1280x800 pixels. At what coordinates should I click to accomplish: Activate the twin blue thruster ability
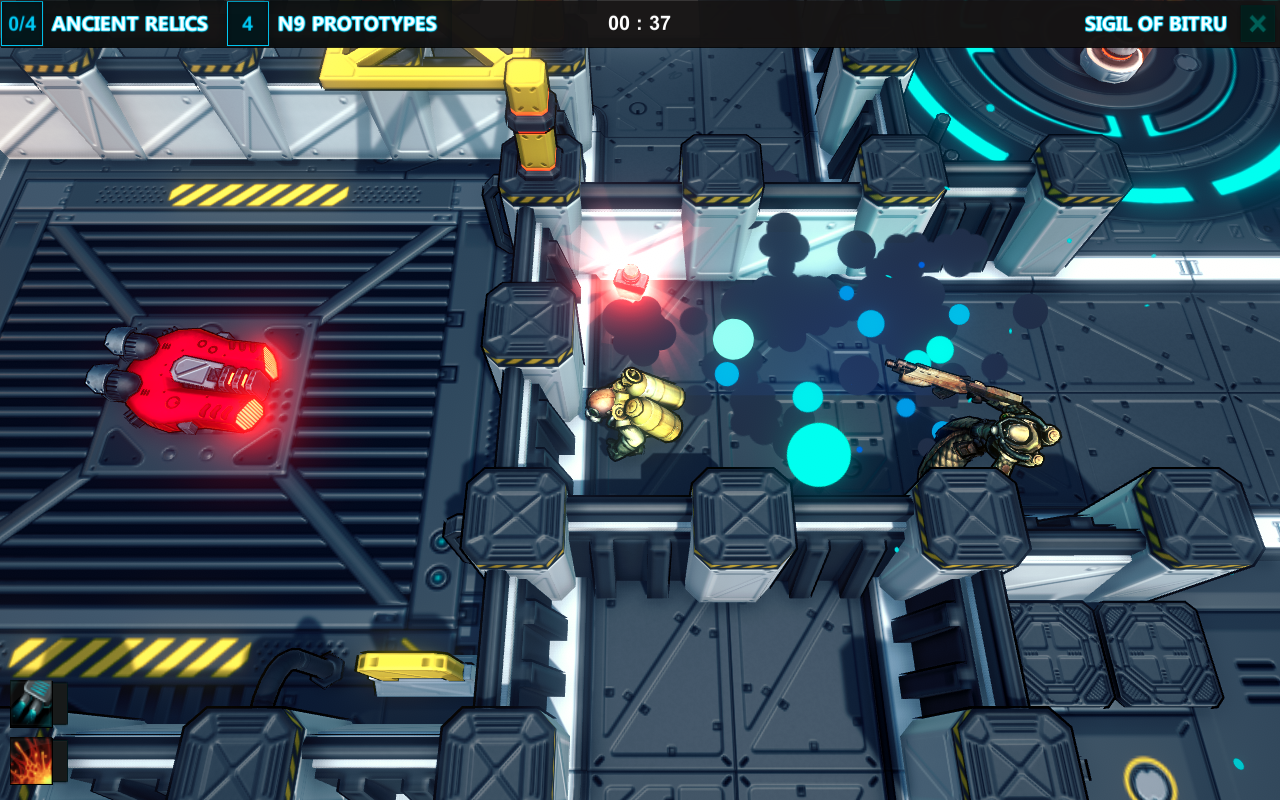tap(30, 703)
